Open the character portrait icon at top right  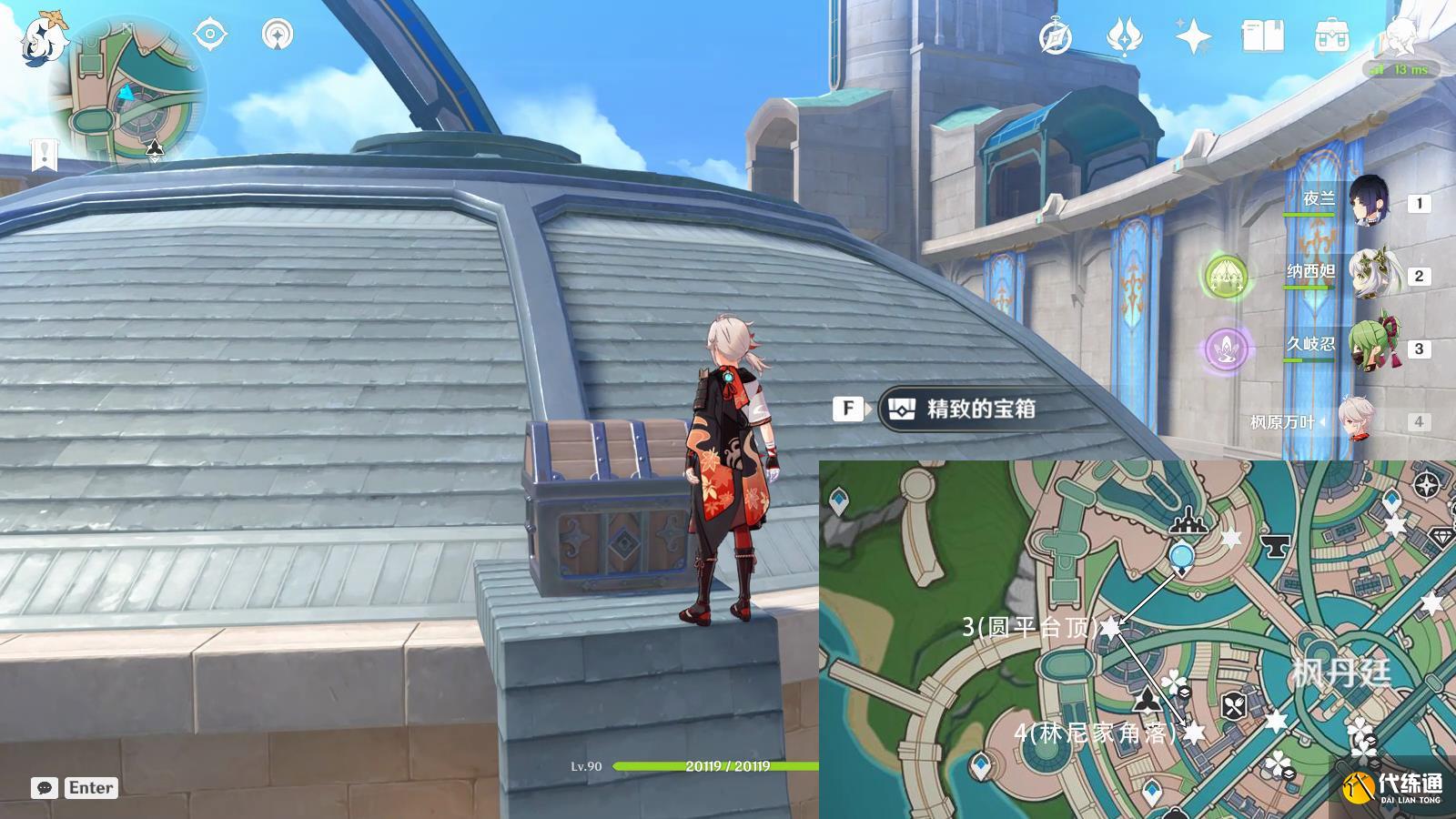[x=1400, y=37]
